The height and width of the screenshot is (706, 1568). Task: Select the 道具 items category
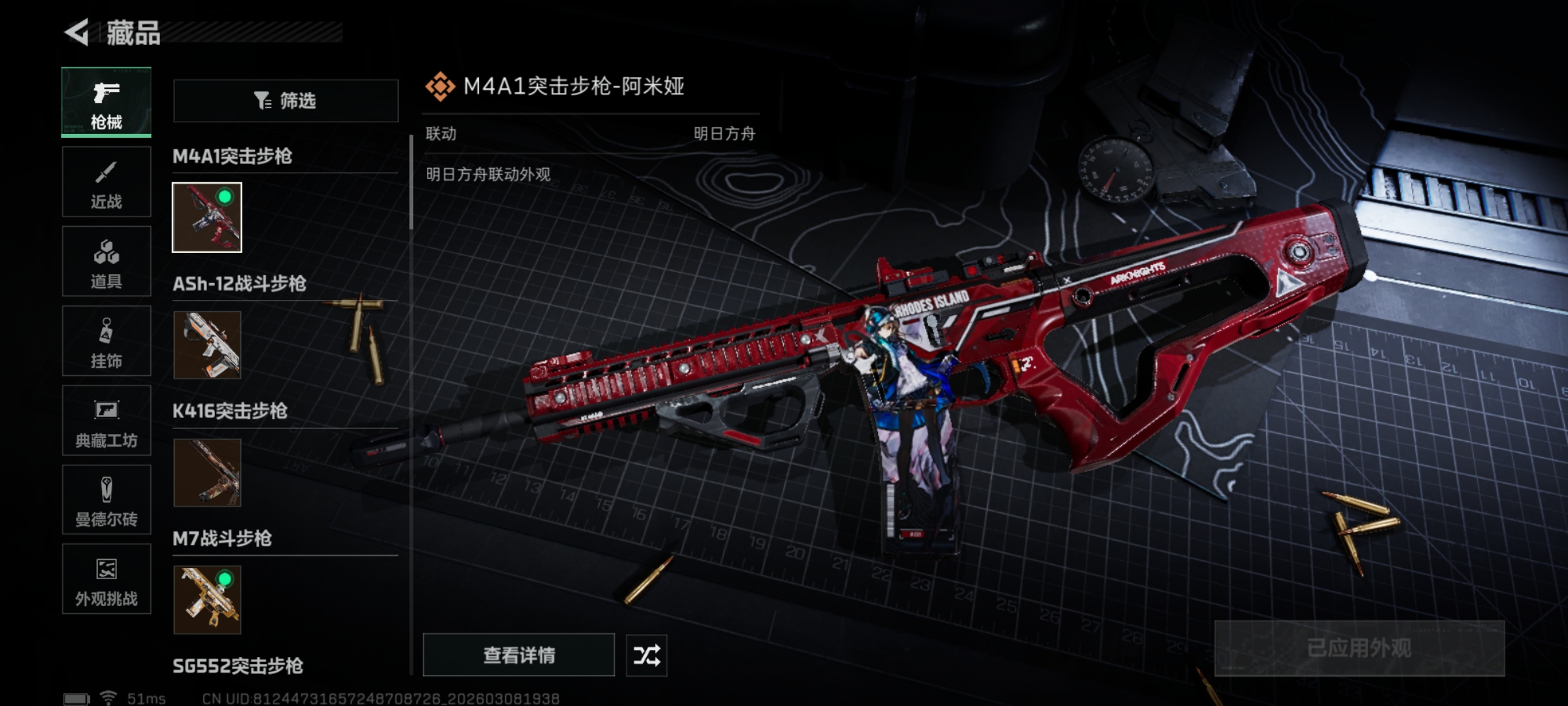[106, 262]
